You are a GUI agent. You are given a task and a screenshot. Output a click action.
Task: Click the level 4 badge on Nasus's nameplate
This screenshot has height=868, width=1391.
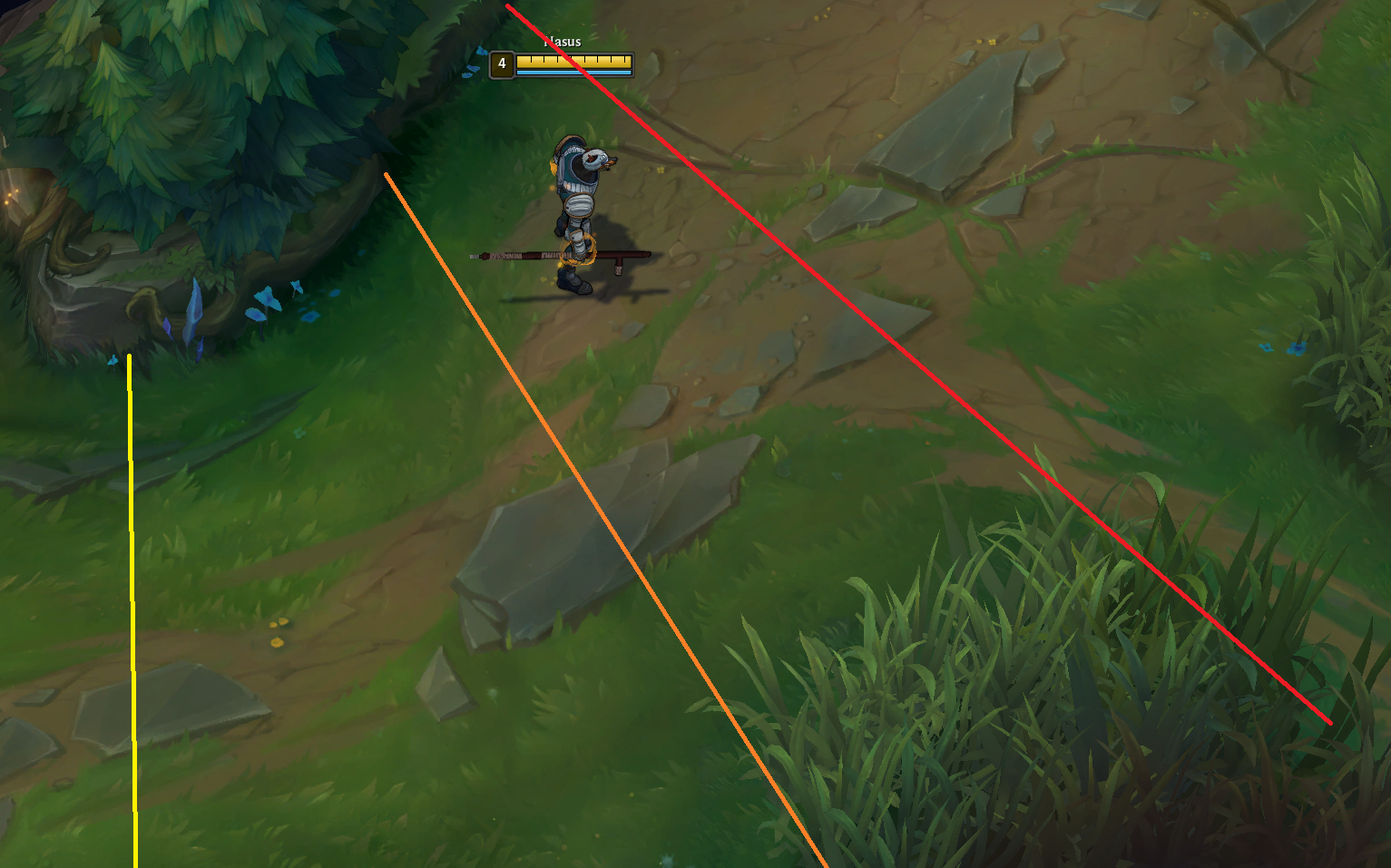501,64
